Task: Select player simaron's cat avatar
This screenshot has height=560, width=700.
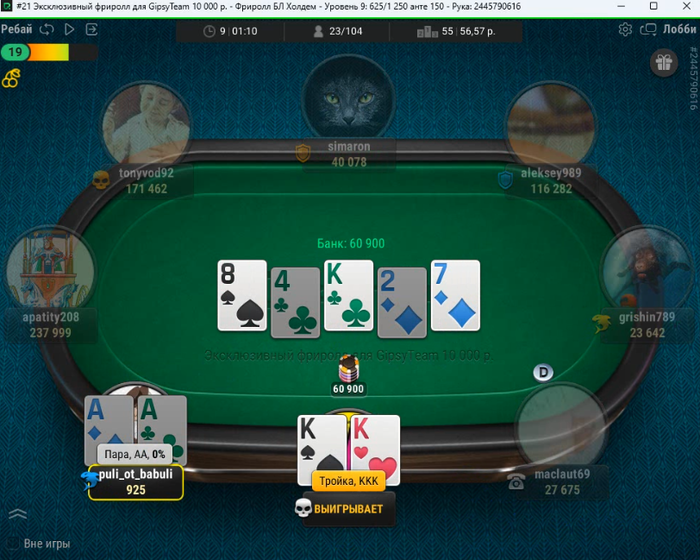Action: point(349,97)
